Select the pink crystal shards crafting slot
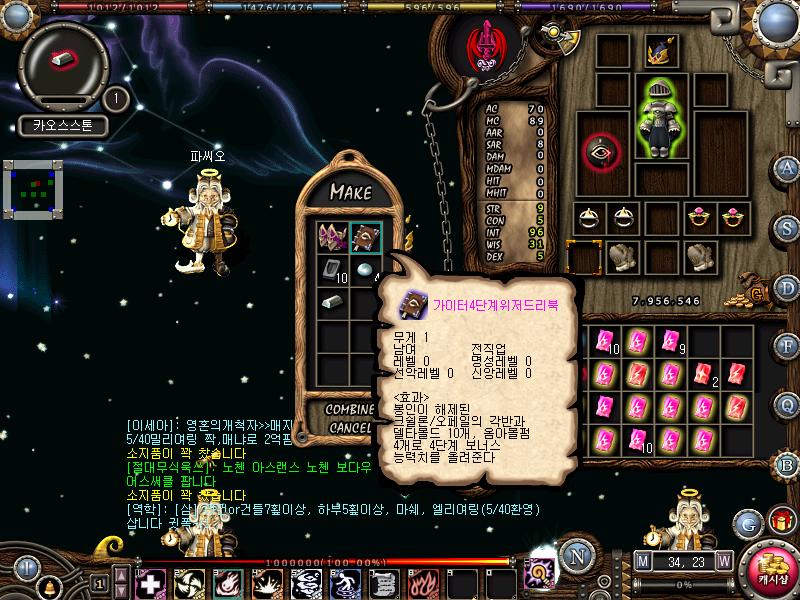Viewport: 800px width, 600px height. pyautogui.click(x=333, y=238)
